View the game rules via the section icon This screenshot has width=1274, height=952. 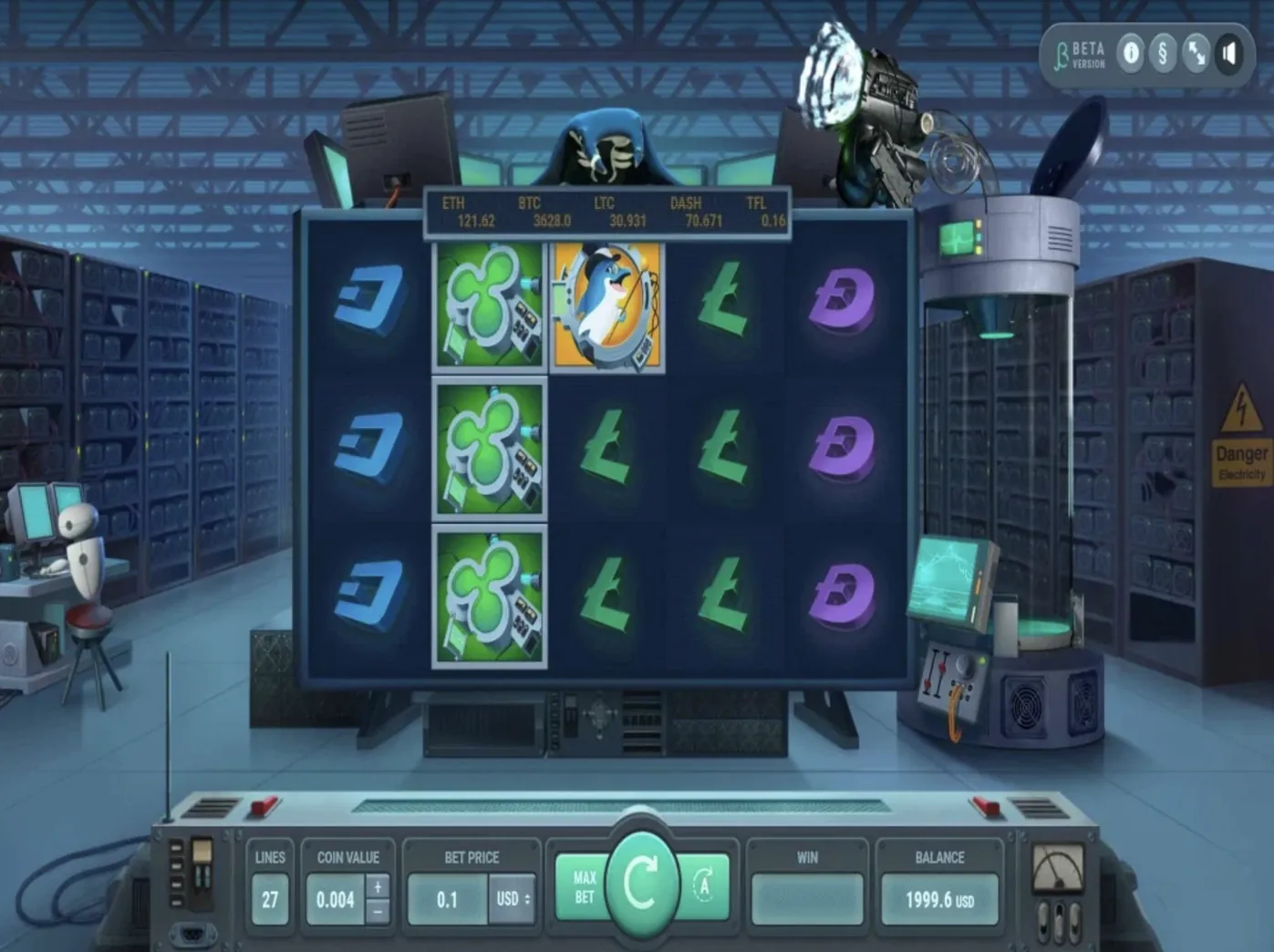1164,54
